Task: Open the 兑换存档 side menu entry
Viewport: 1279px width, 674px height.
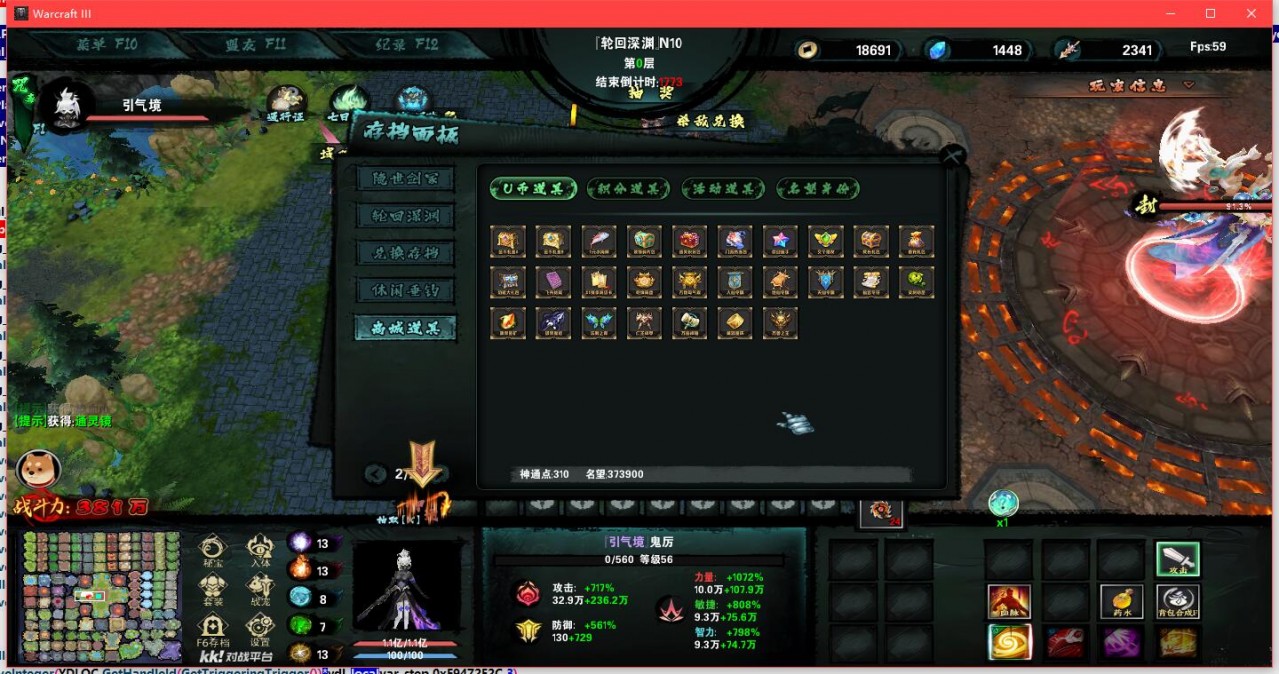Action: (405, 253)
